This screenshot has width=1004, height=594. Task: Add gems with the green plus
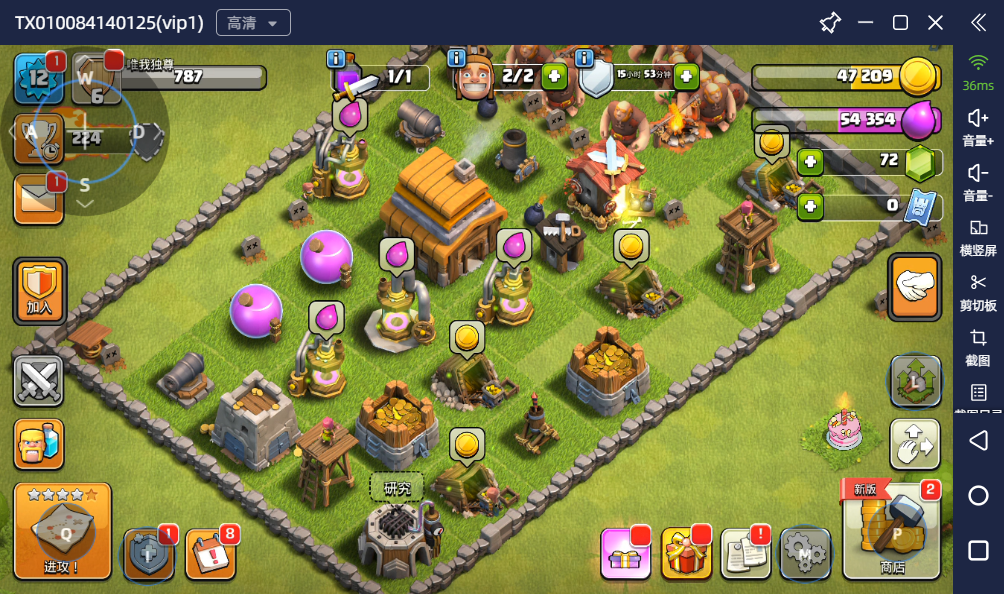810,161
